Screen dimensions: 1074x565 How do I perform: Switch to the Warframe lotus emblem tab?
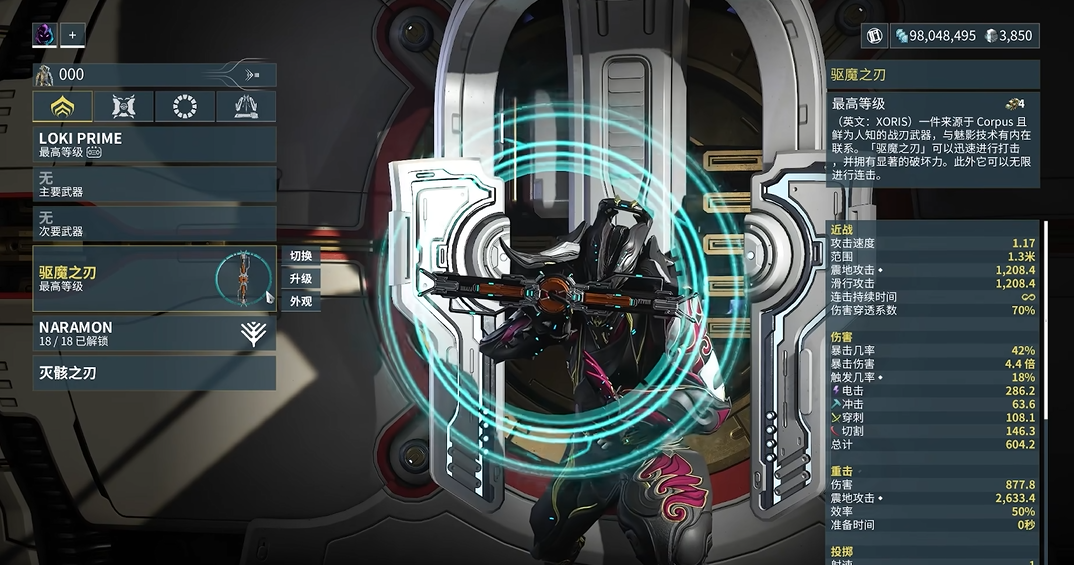tap(63, 106)
